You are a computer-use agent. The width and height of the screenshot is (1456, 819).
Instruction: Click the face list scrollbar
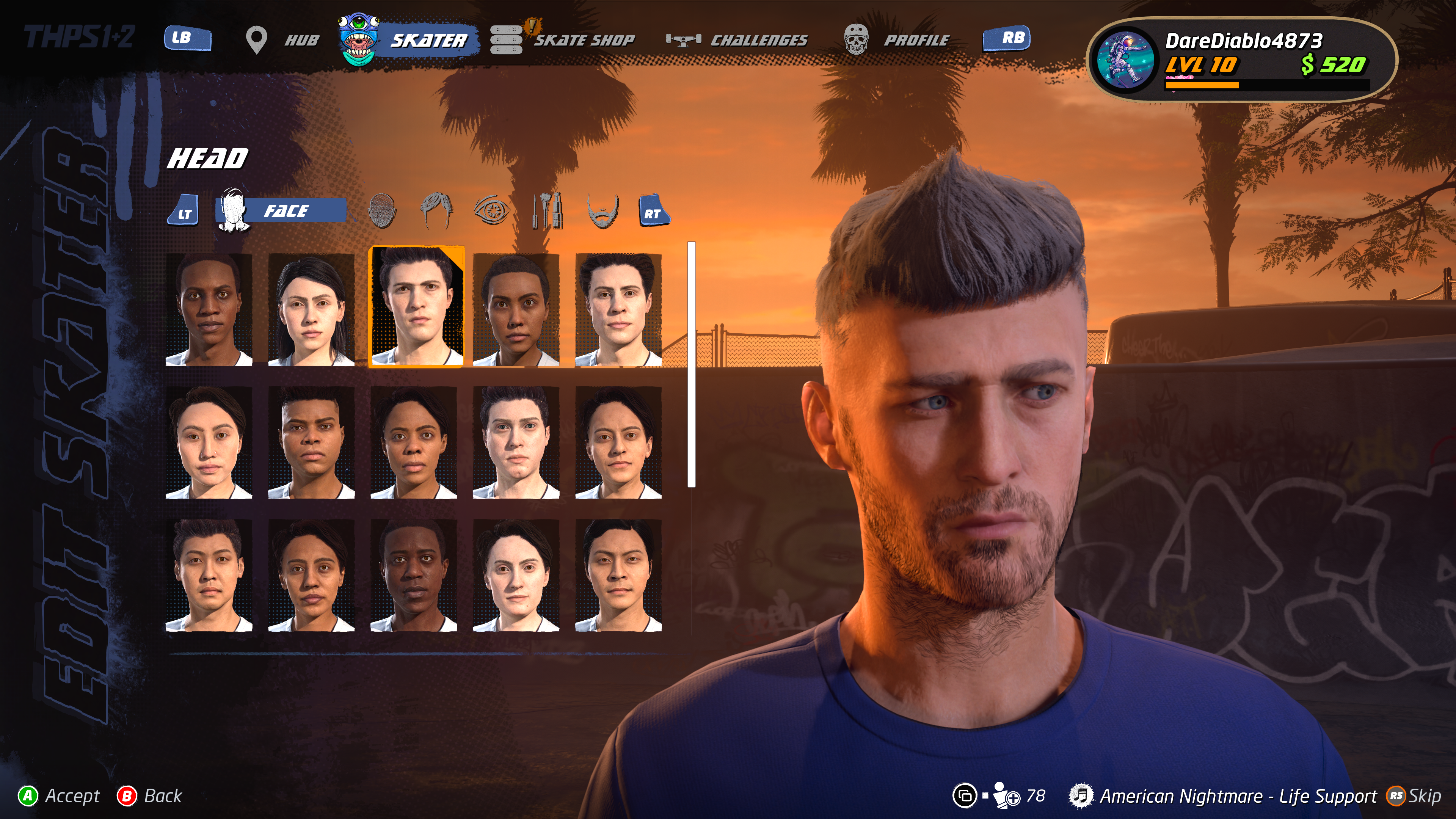pos(691,364)
